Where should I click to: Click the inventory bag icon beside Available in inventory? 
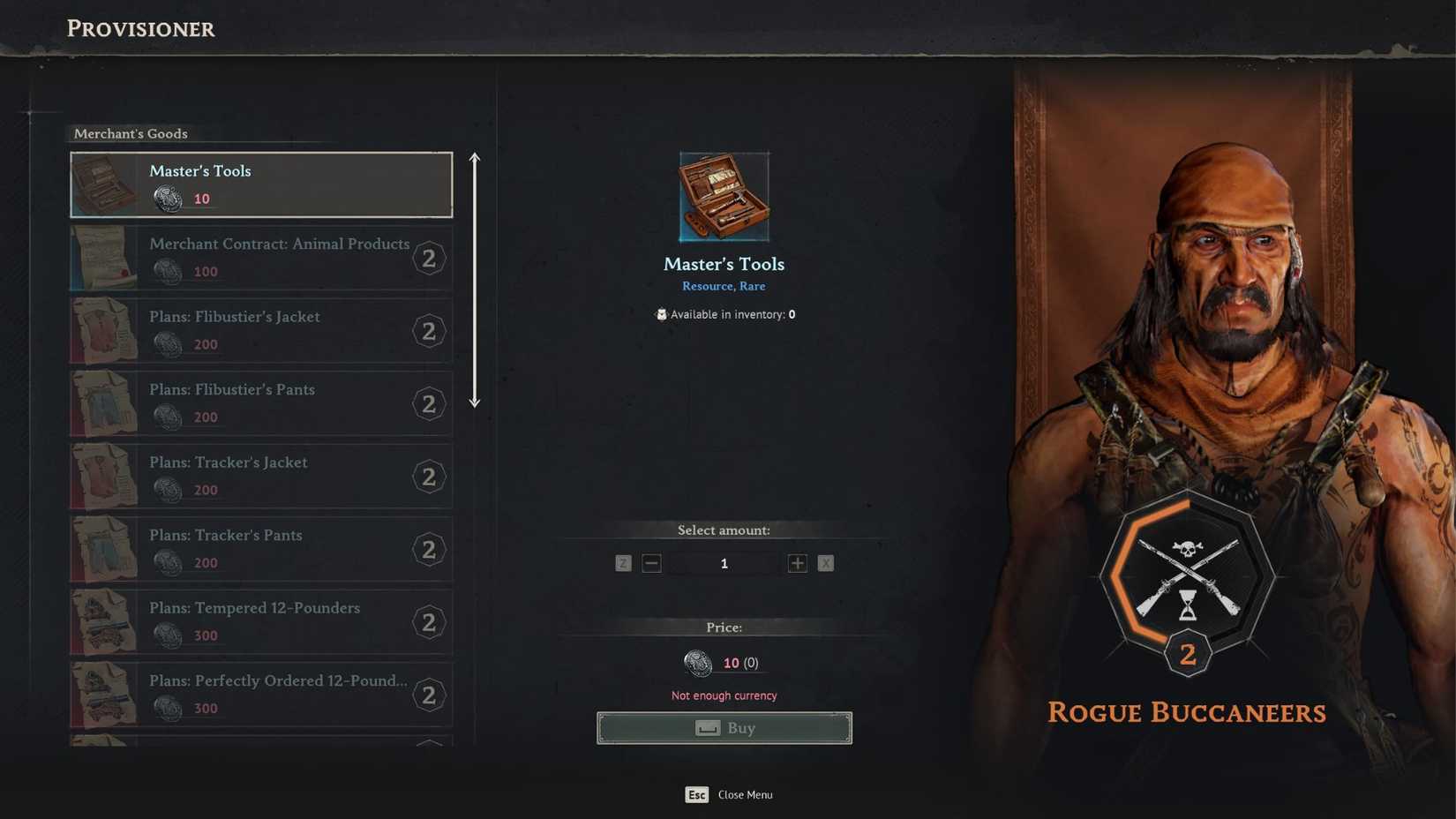(661, 314)
